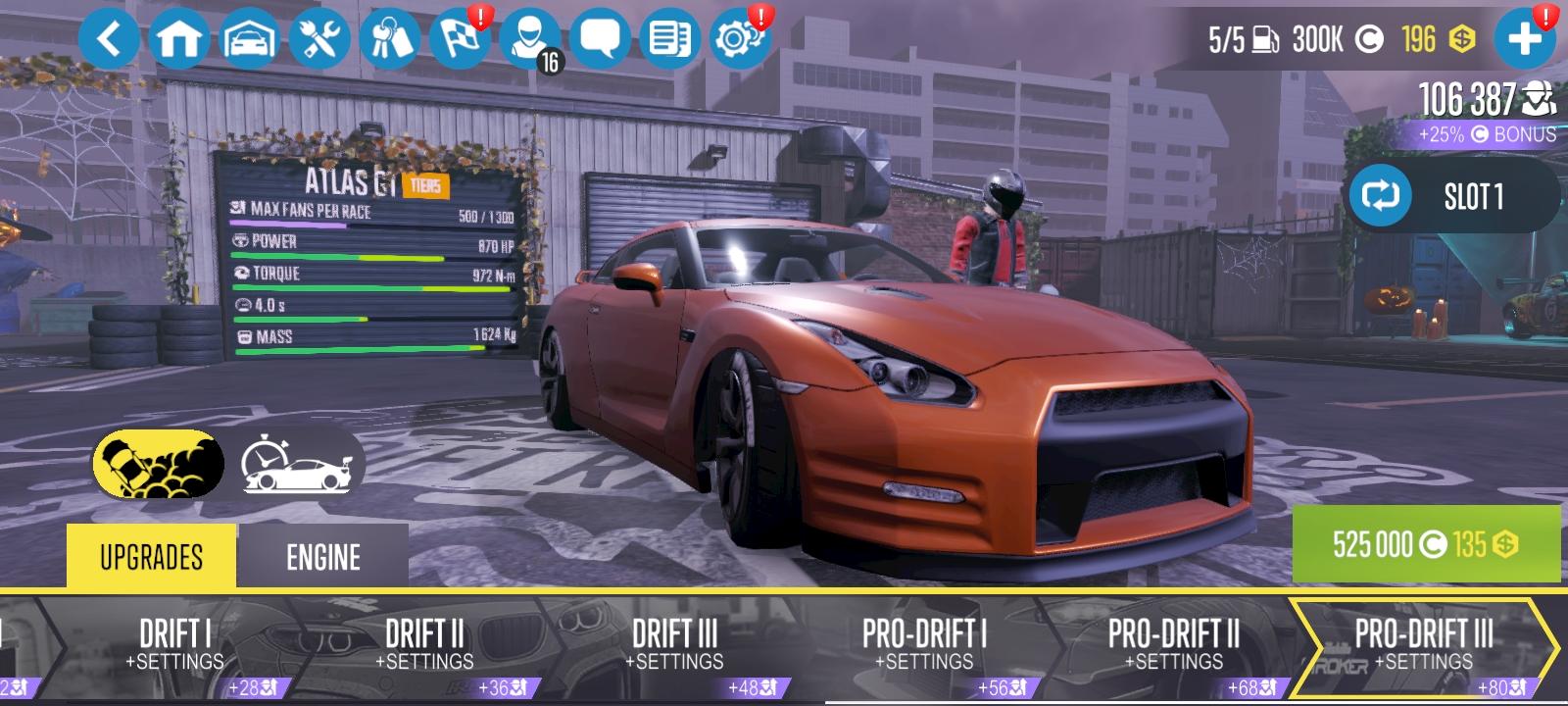Image resolution: width=1568 pixels, height=706 pixels.
Task: Open the chat bubble icon
Action: click(601, 39)
